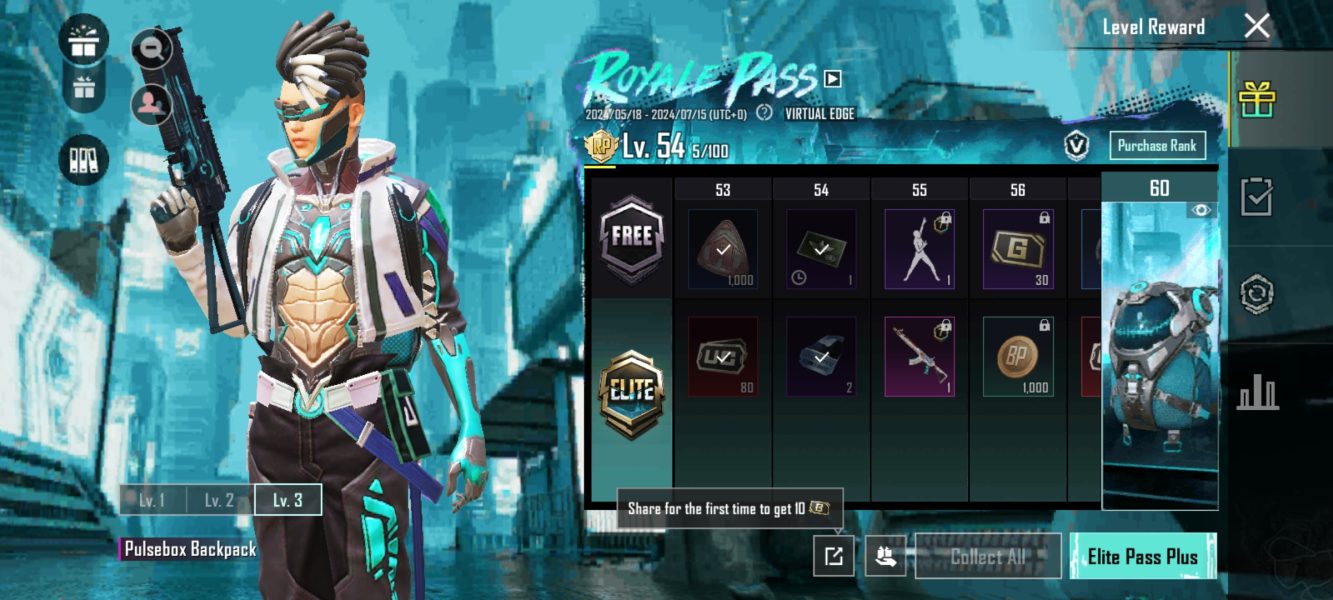This screenshot has height=600, width=1333.
Task: Open the missions checklist tab
Action: click(x=1256, y=197)
